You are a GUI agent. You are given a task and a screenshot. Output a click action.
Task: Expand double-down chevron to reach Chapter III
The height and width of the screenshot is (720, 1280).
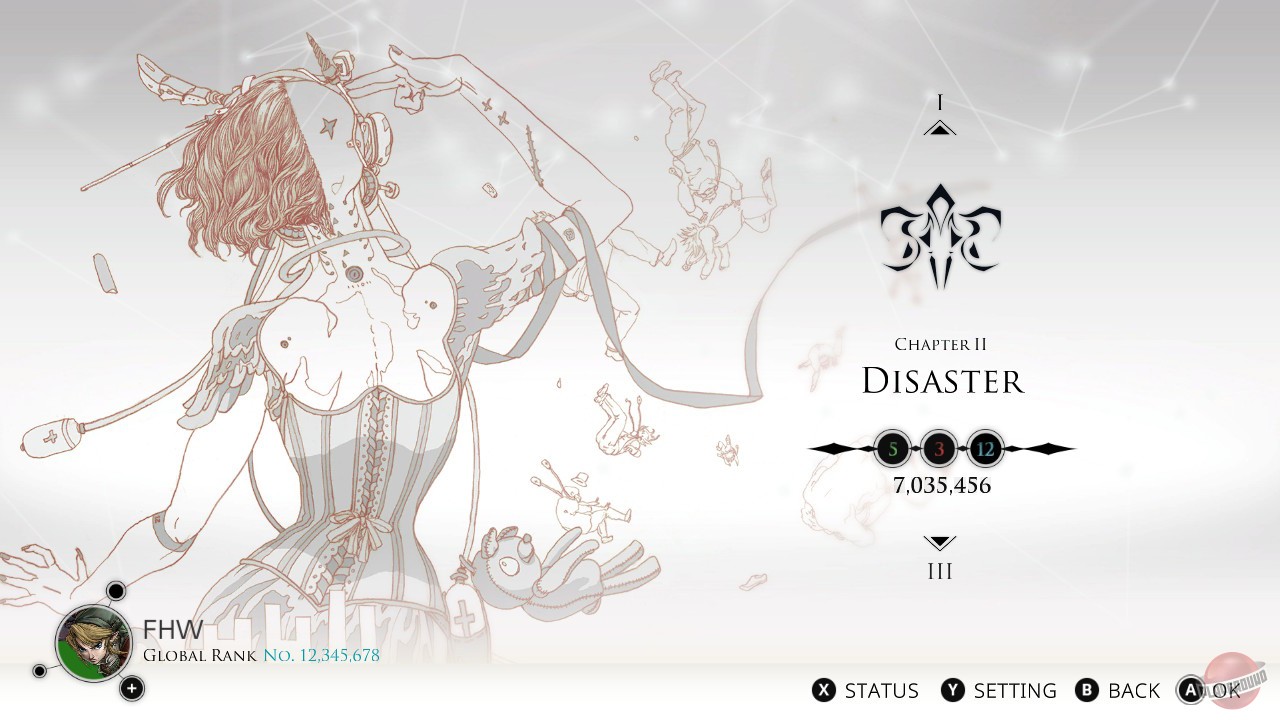pyautogui.click(x=938, y=543)
